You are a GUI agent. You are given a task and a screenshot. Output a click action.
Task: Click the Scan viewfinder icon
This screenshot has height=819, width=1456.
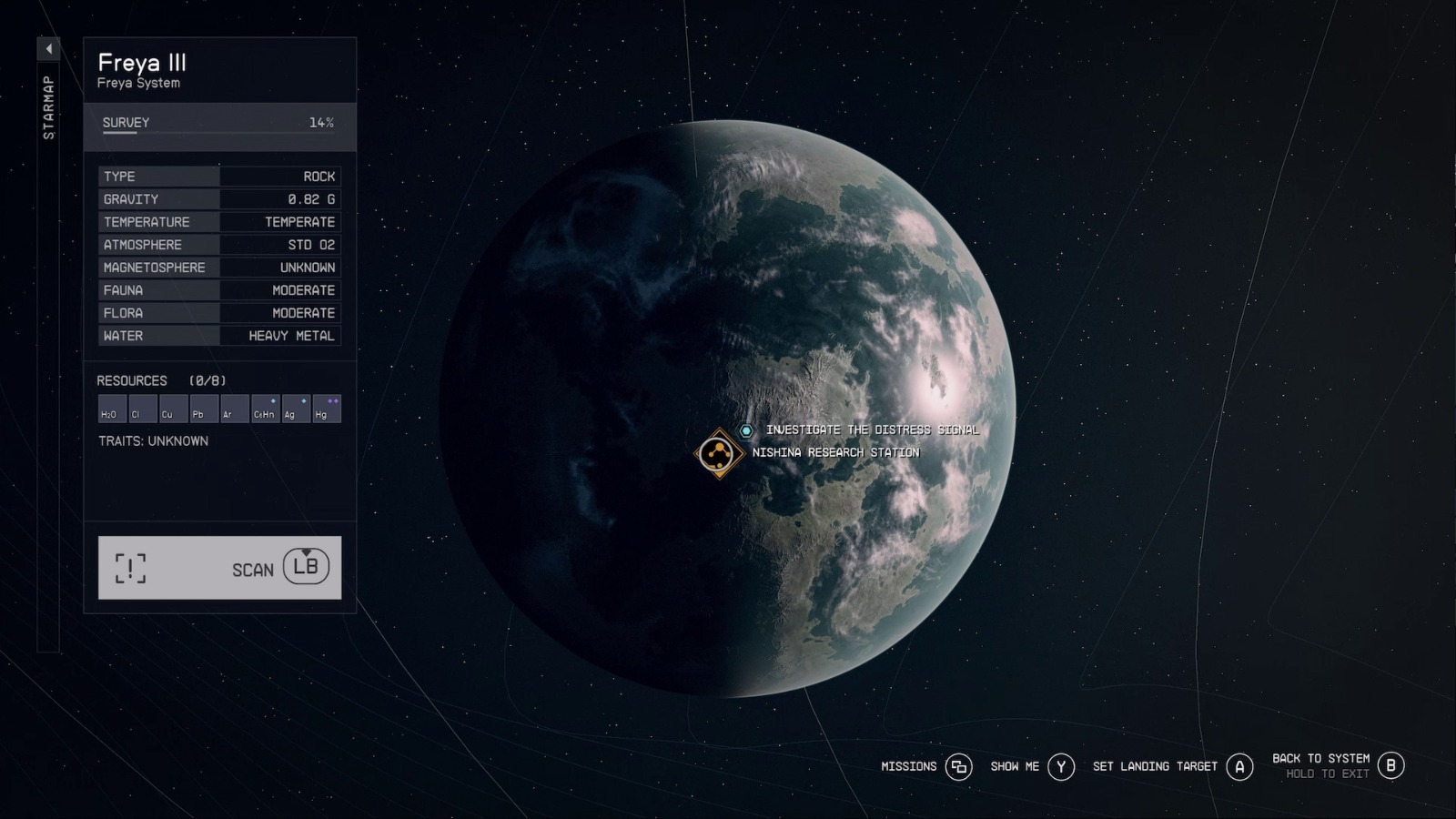point(130,567)
